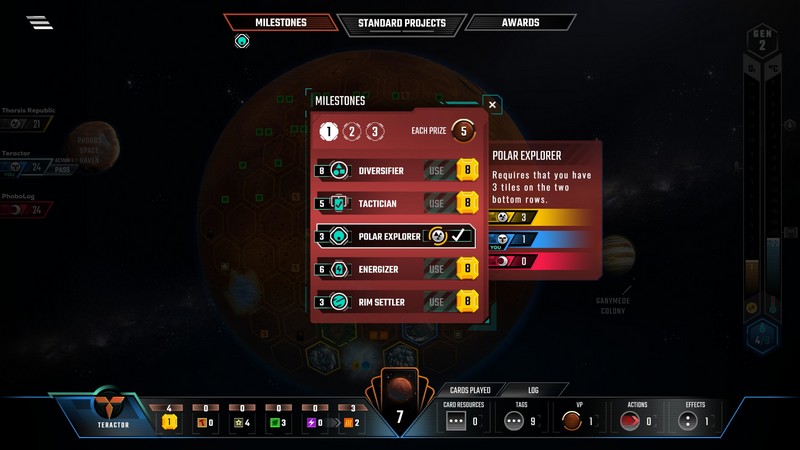Switch to the Log tab

(533, 390)
